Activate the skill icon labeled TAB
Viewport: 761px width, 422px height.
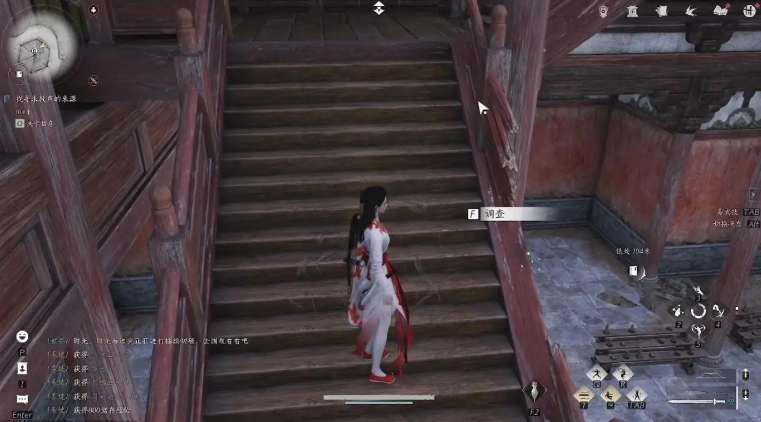coord(635,396)
